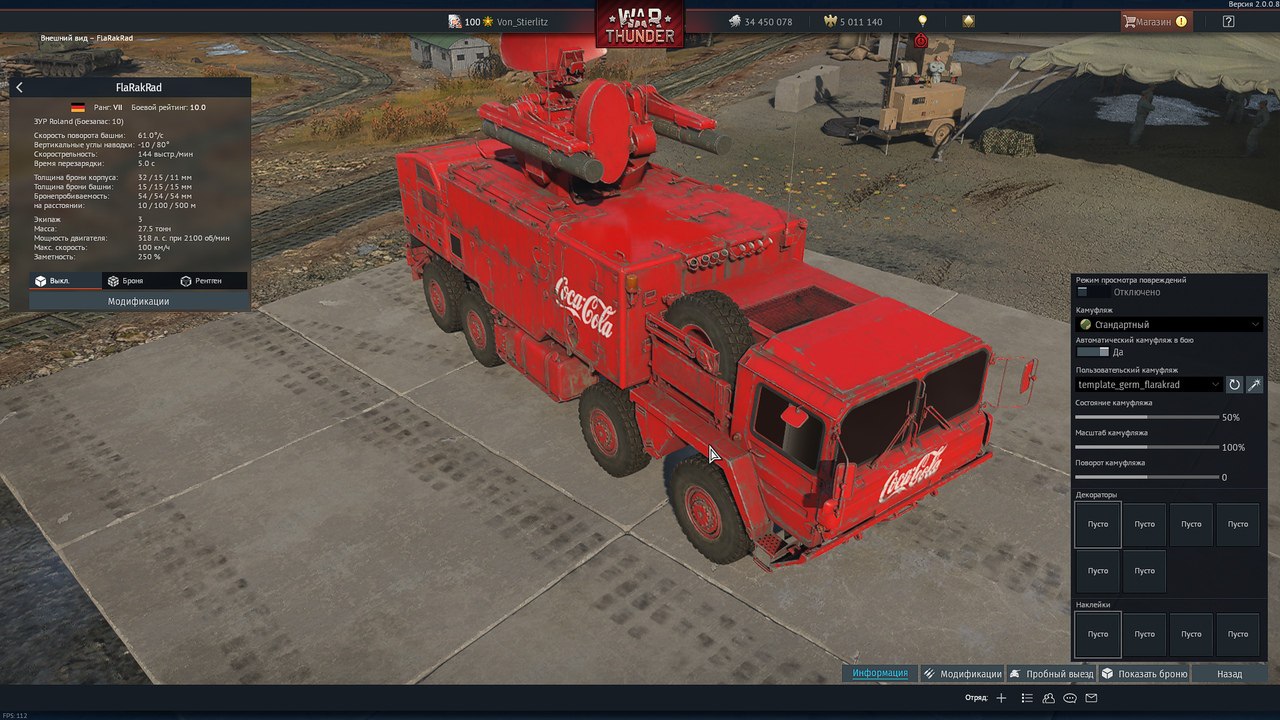Viewport: 1280px width, 720px height.
Task: Open the chat speech bubble icon
Action: [1070, 698]
